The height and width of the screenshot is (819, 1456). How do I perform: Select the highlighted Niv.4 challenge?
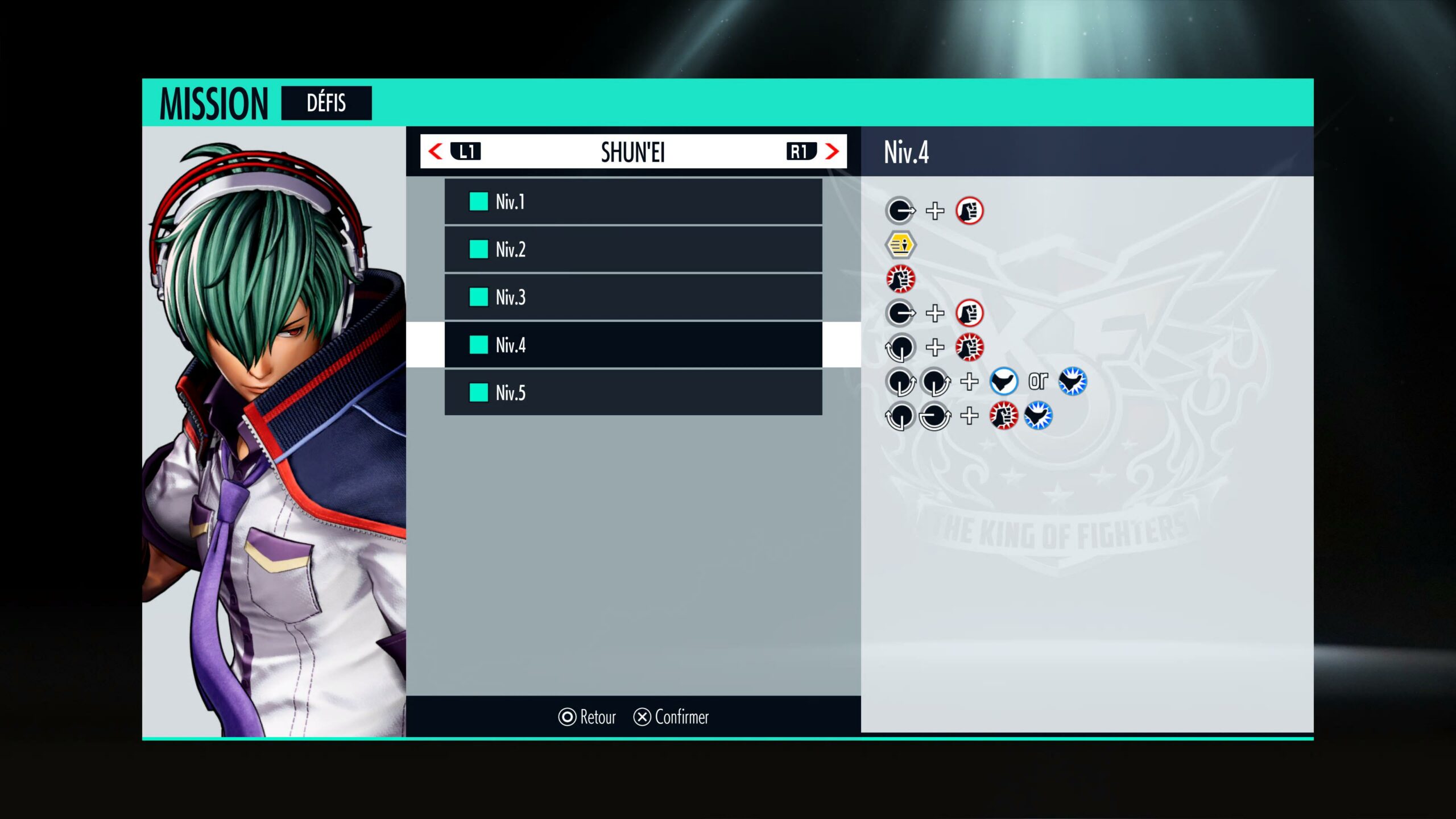[632, 345]
